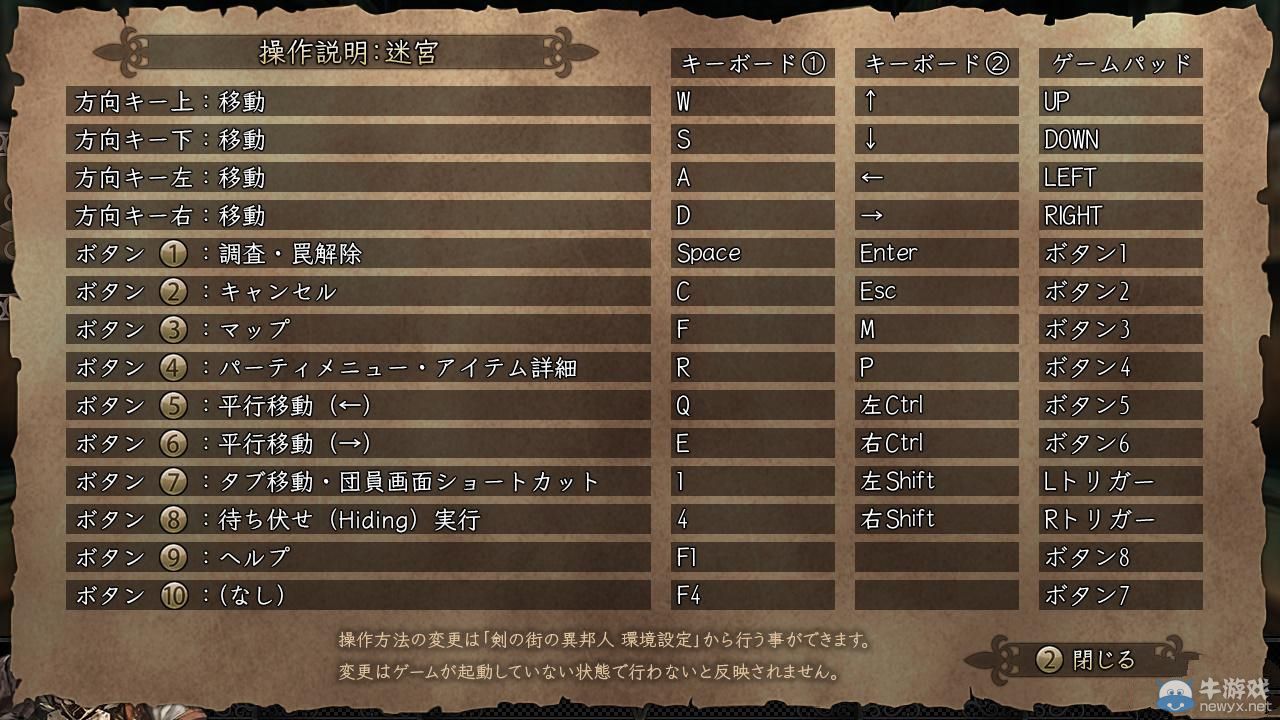Select the ゲームパッド column header
The image size is (1280, 720).
click(1120, 63)
